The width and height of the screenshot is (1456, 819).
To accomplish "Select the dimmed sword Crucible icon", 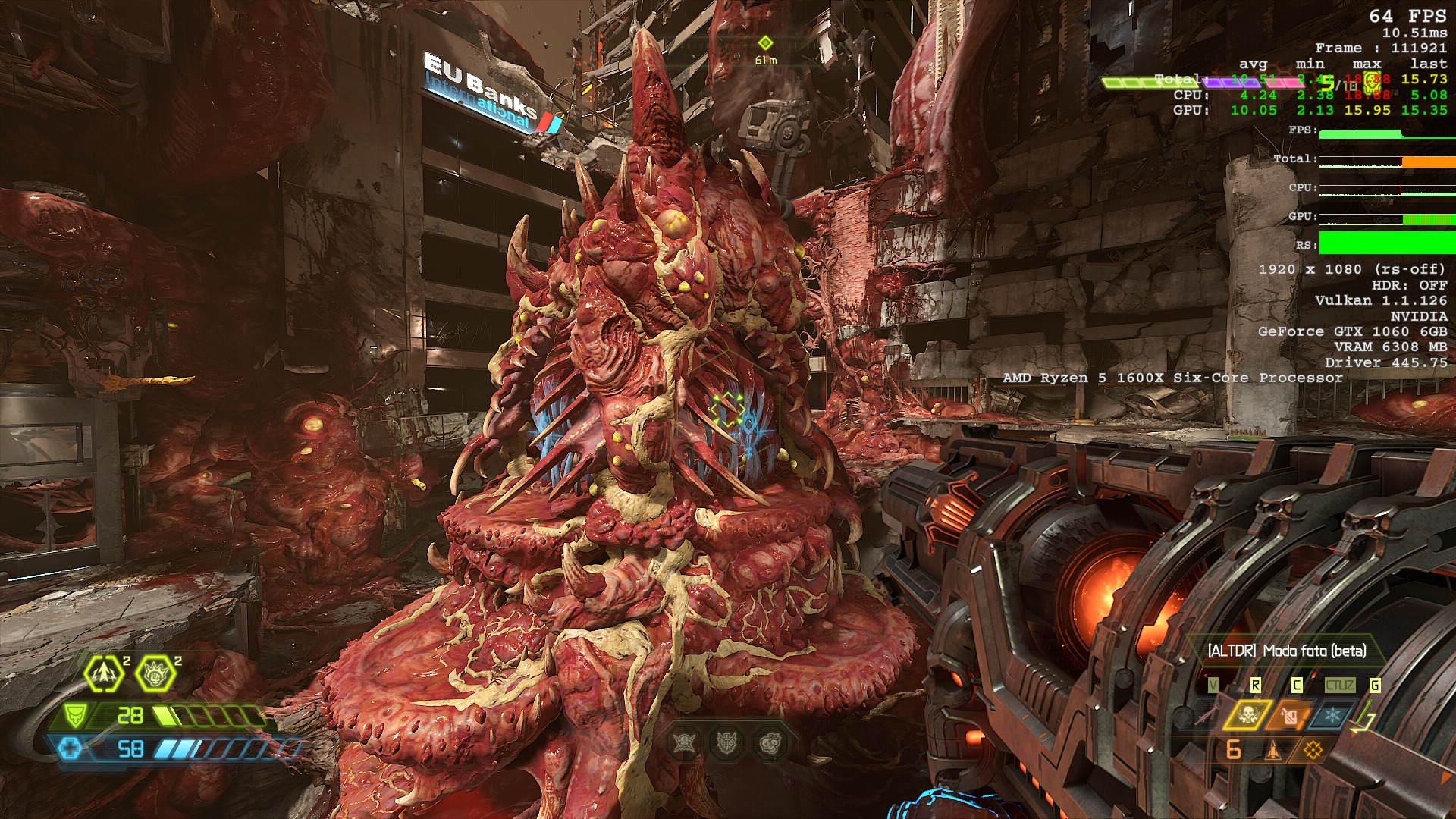I will pyautogui.click(x=1206, y=714).
